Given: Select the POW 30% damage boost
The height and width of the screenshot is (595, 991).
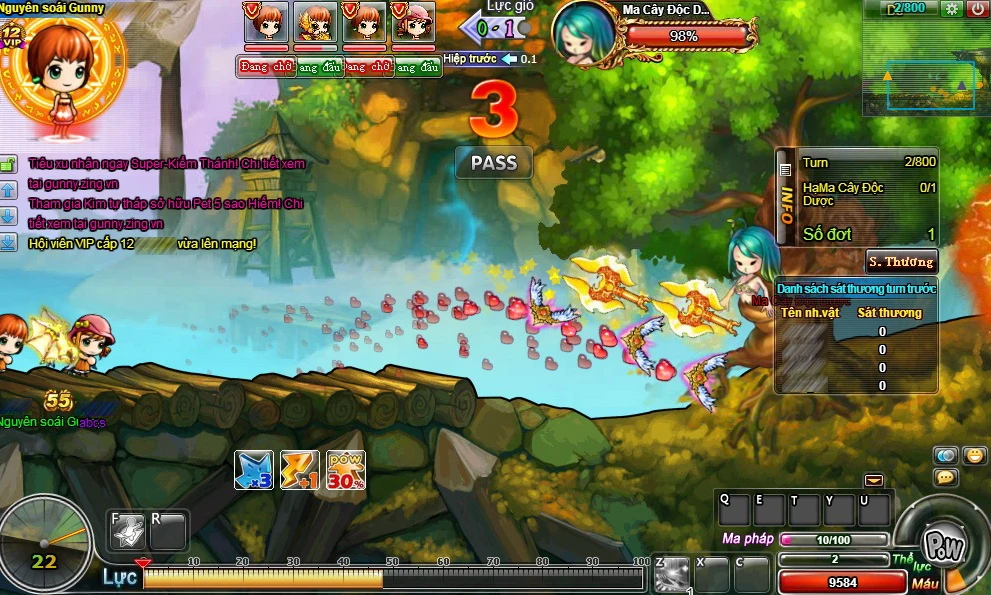Looking at the screenshot, I should (x=346, y=470).
